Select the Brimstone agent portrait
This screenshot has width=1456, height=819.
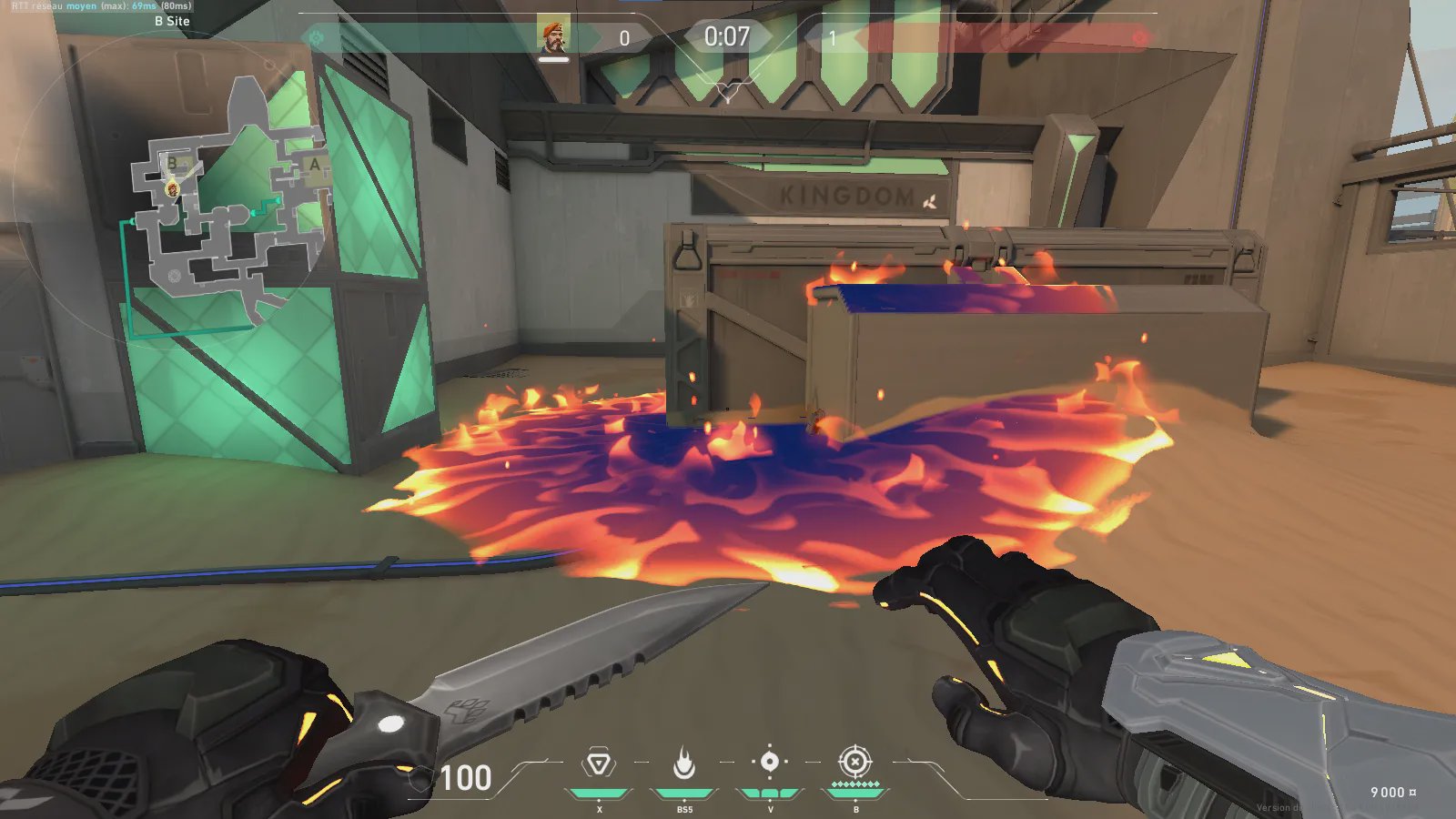pos(552,36)
